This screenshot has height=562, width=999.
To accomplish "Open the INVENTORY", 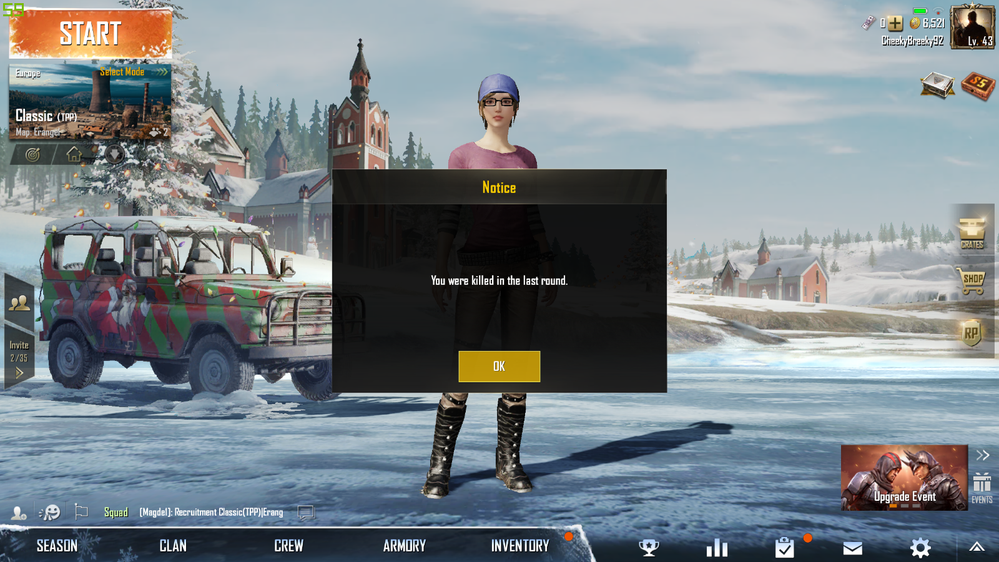I will coord(520,545).
